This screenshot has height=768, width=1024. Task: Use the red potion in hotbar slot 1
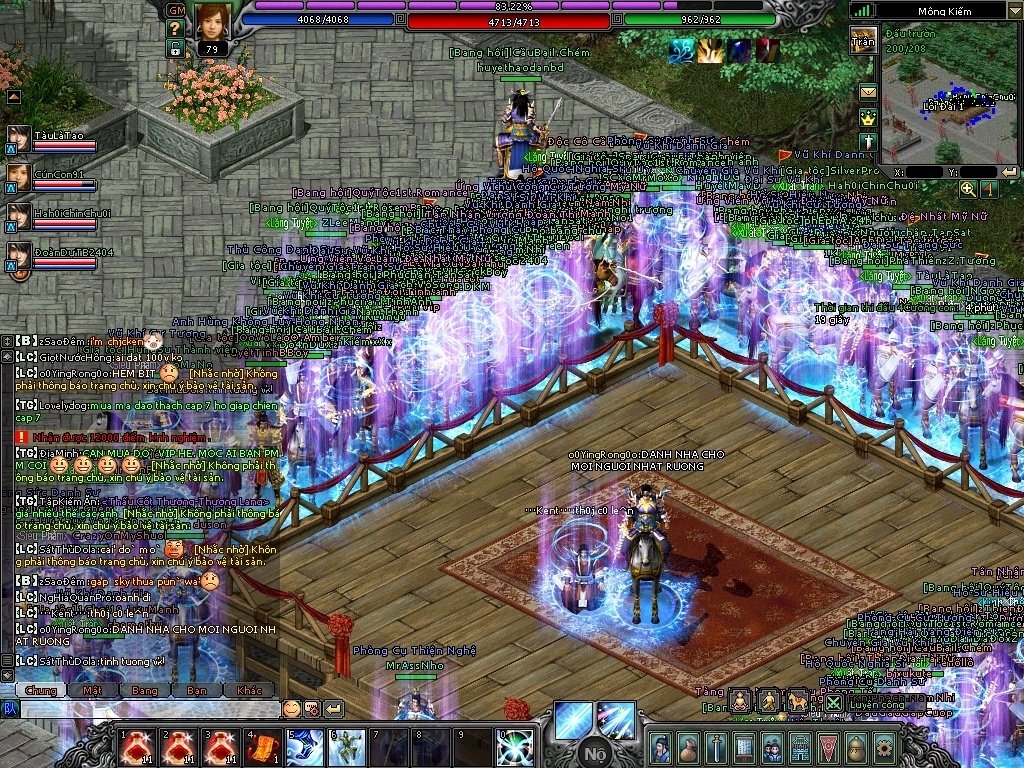134,746
